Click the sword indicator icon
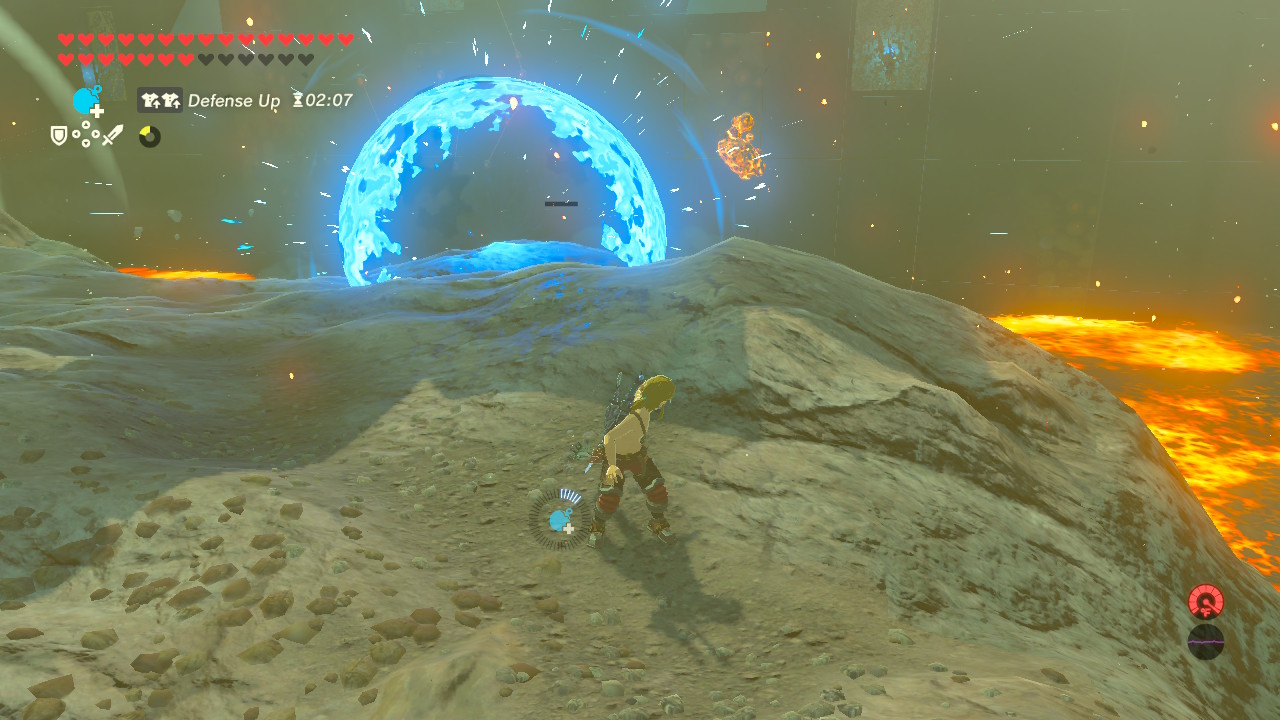Screen dimensions: 1280x720 (x=112, y=135)
